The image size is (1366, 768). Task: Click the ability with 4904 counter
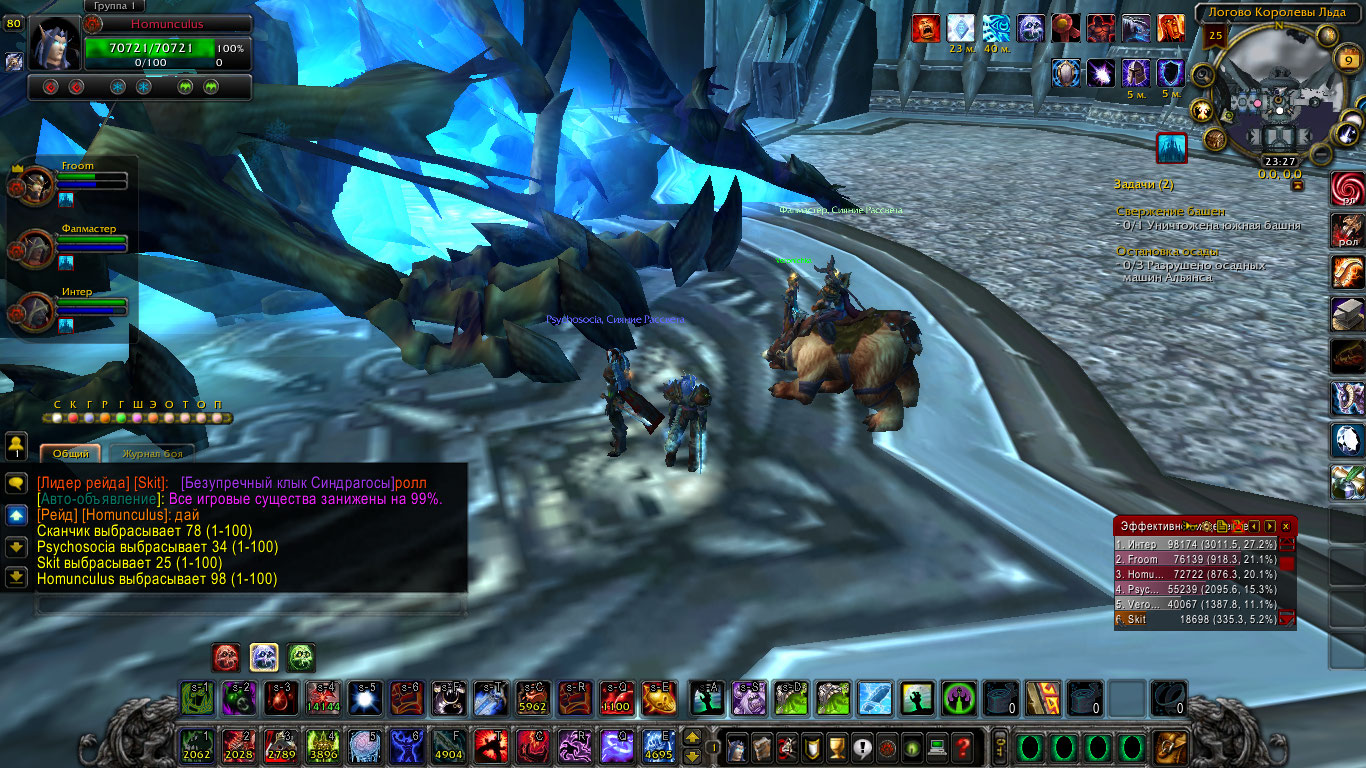point(448,747)
